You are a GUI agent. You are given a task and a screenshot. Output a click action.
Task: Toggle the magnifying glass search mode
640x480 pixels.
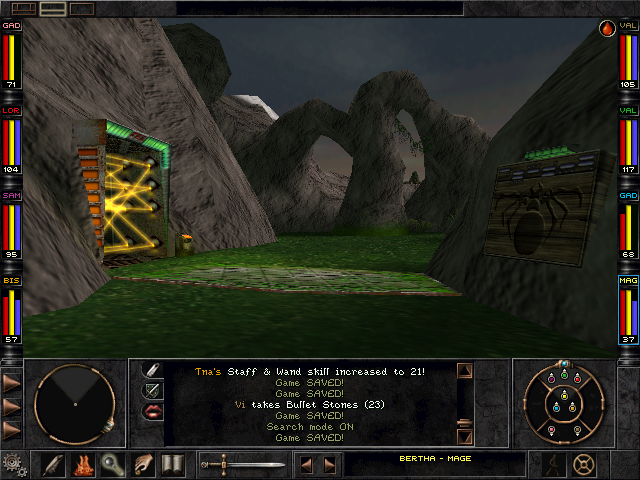click(113, 465)
